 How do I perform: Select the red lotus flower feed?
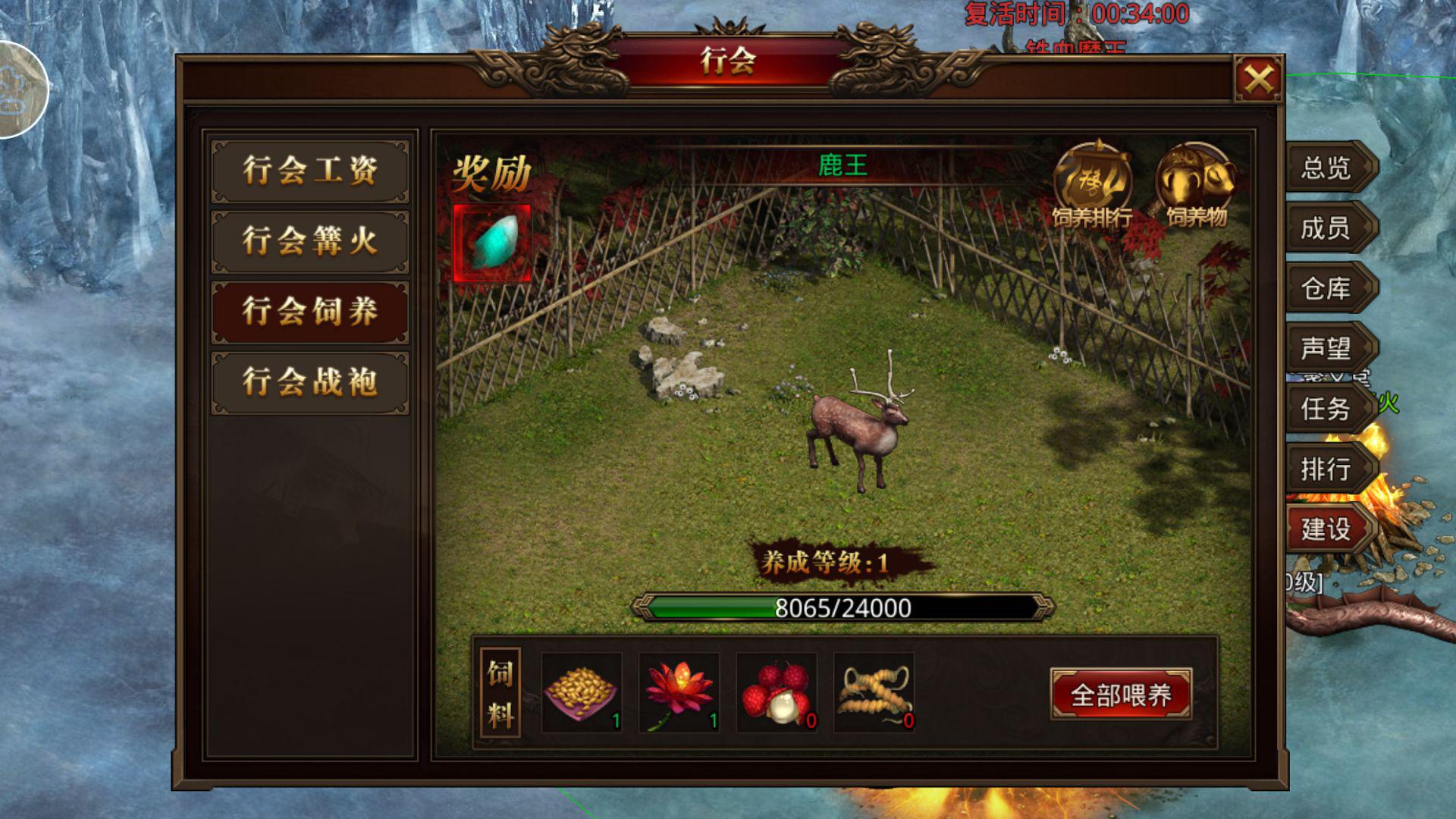click(679, 693)
